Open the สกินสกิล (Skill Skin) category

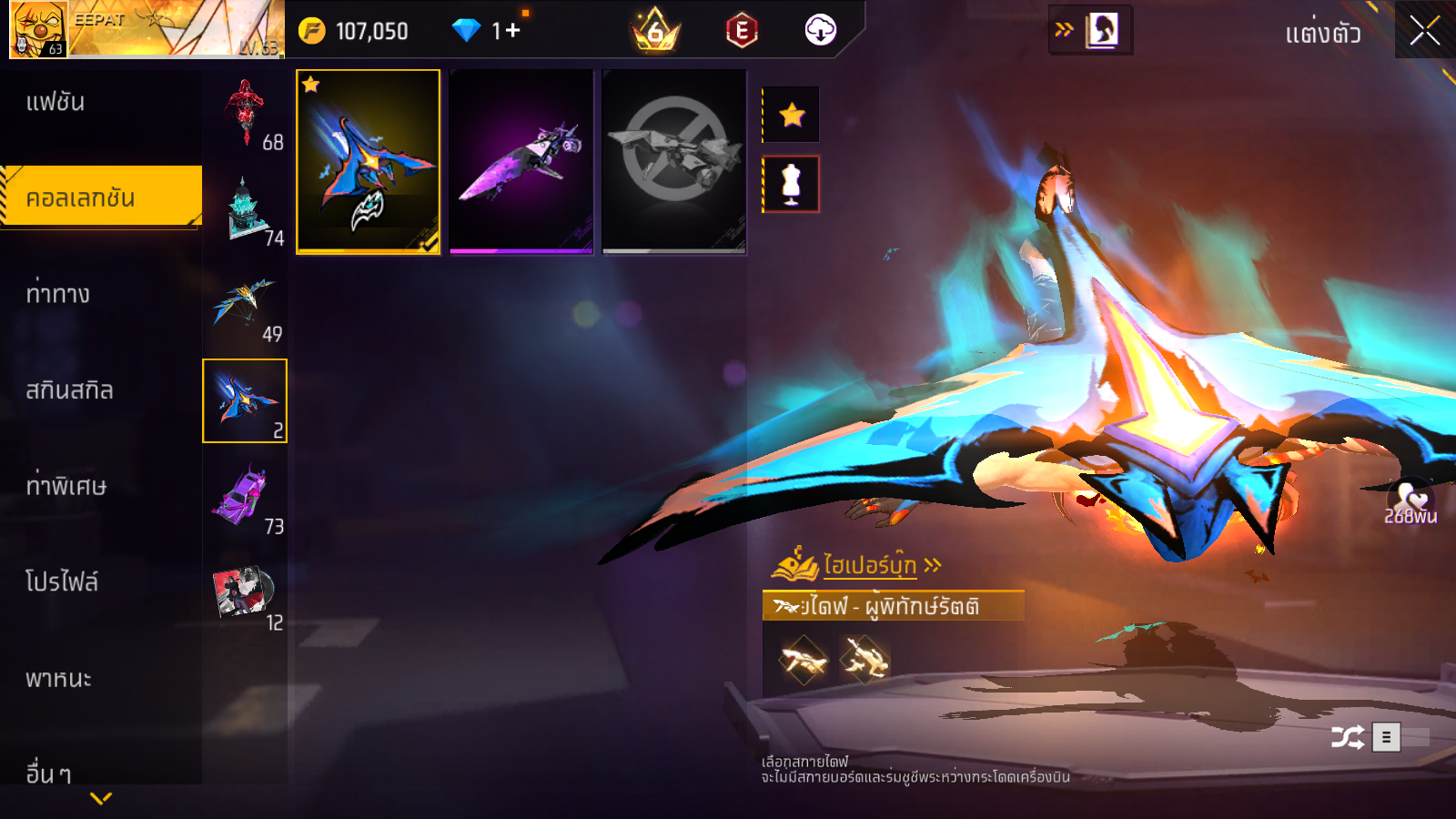[69, 390]
